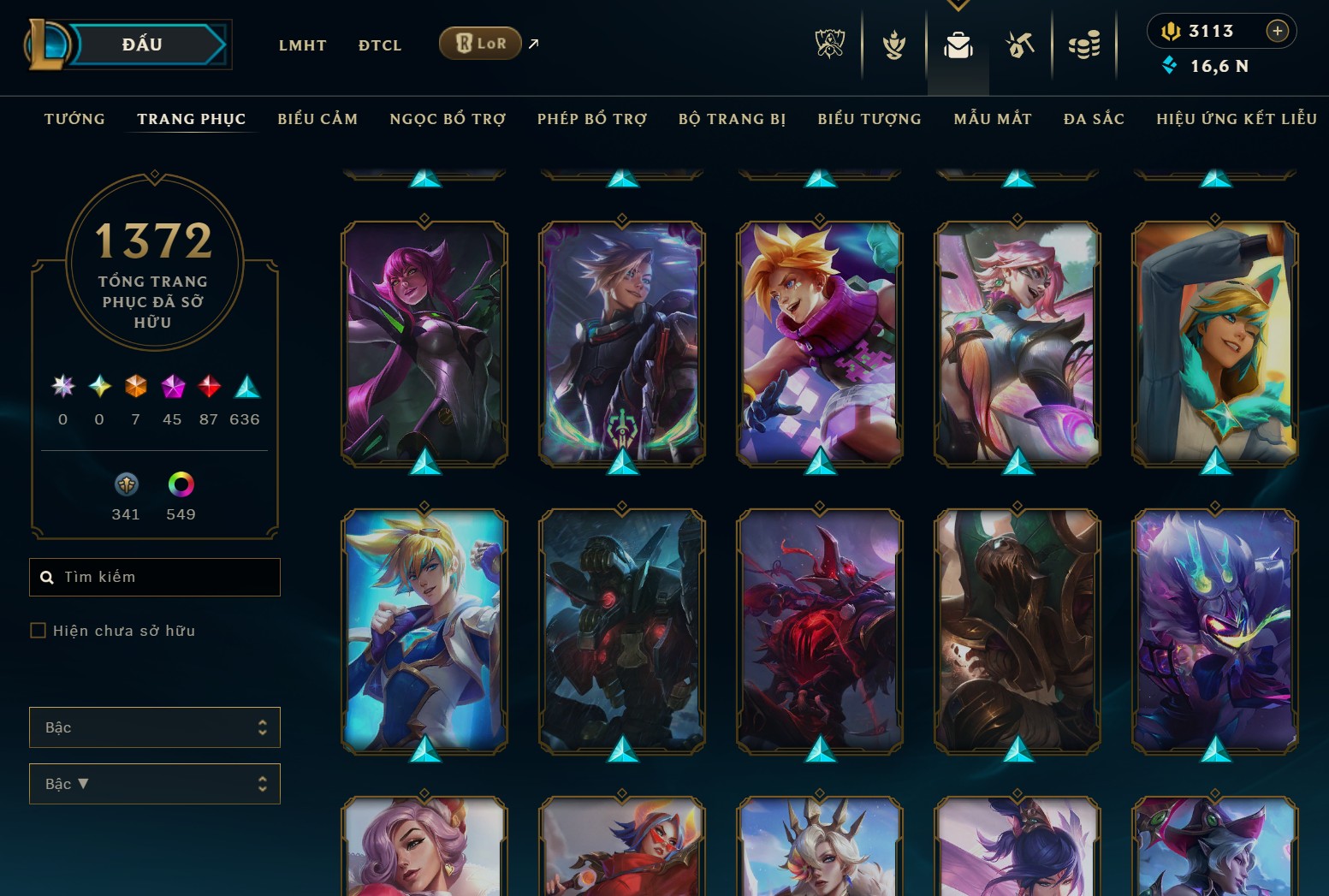1329x896 pixels.
Task: Click the blue essence icon beside 16,6 N
Action: (x=1169, y=64)
